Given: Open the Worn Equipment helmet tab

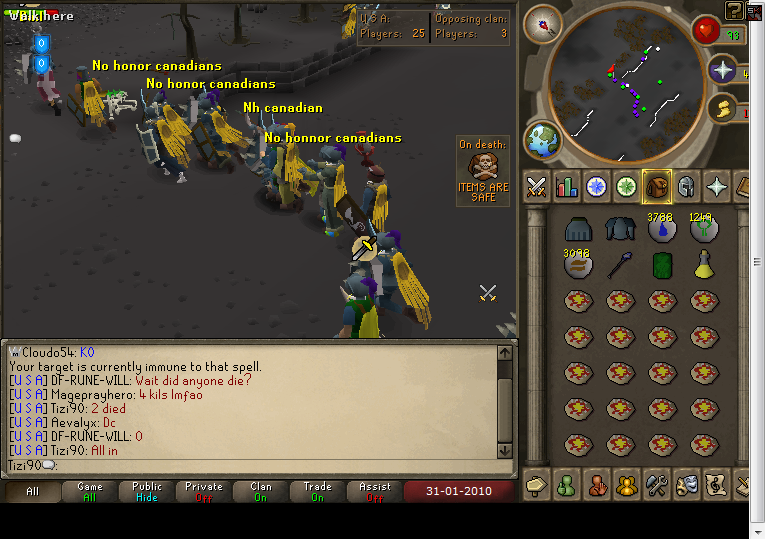Looking at the screenshot, I should (x=686, y=187).
